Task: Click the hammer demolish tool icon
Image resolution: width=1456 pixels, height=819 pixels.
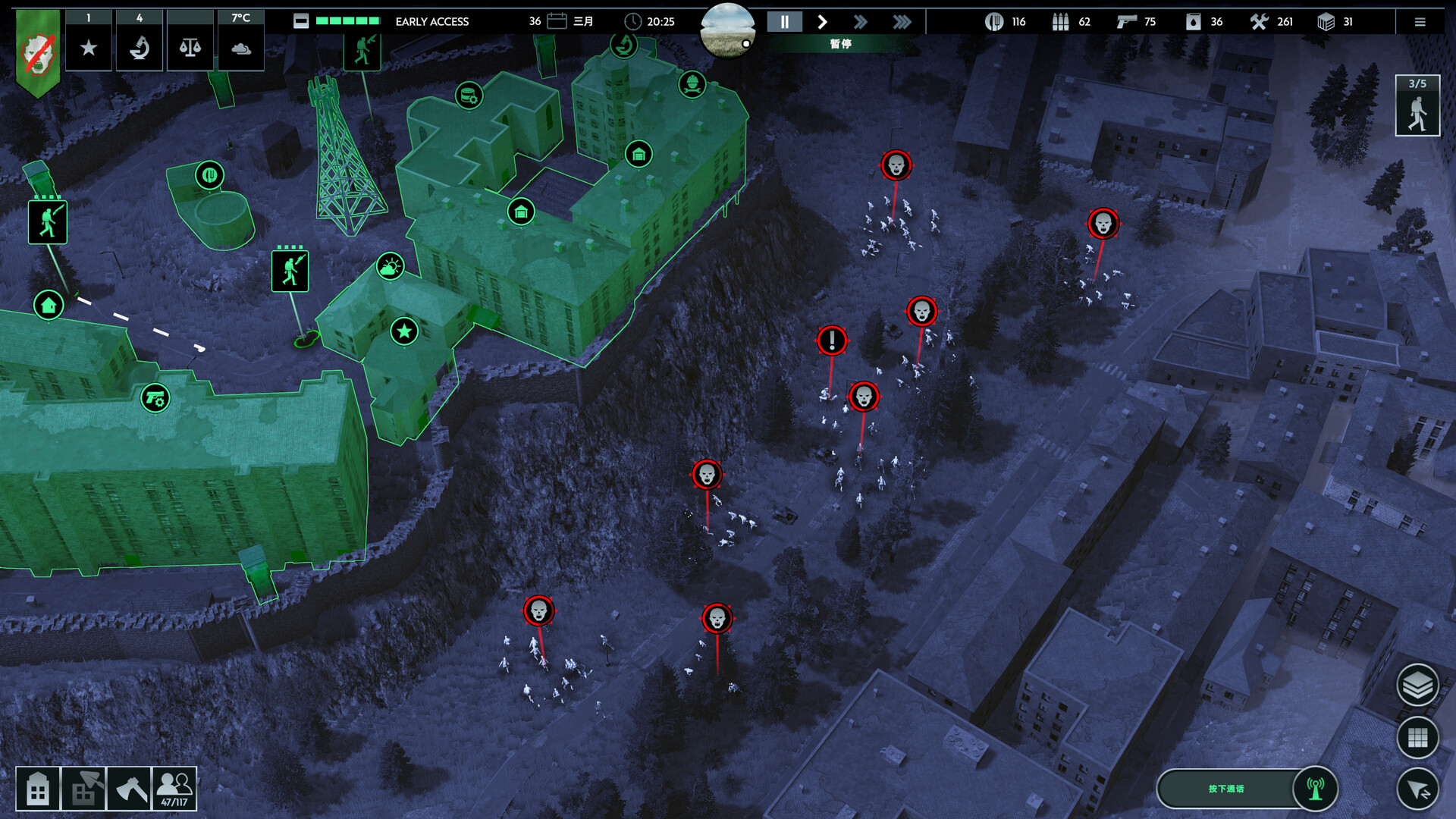Action: tap(130, 788)
